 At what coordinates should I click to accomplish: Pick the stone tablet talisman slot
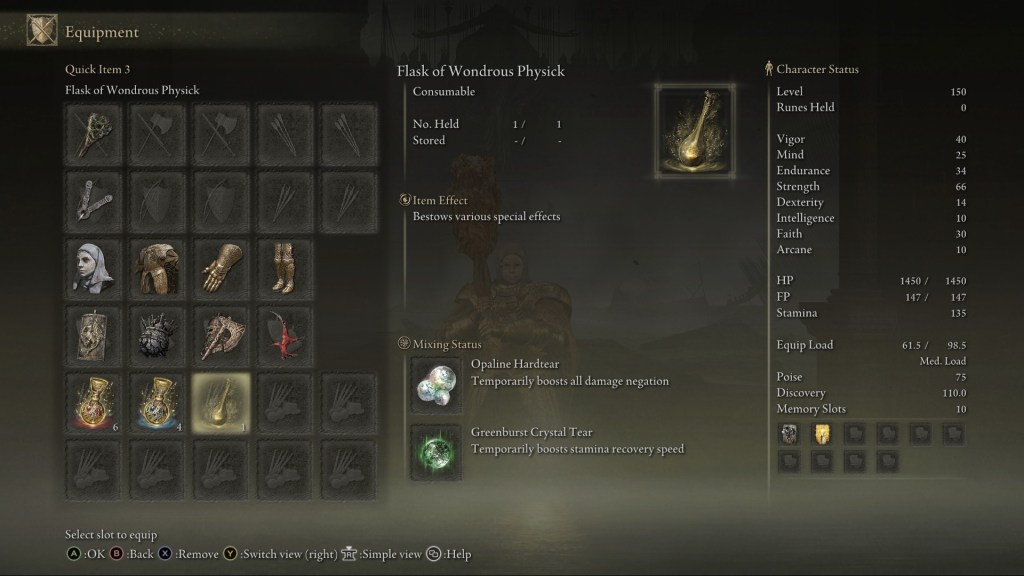95,332
